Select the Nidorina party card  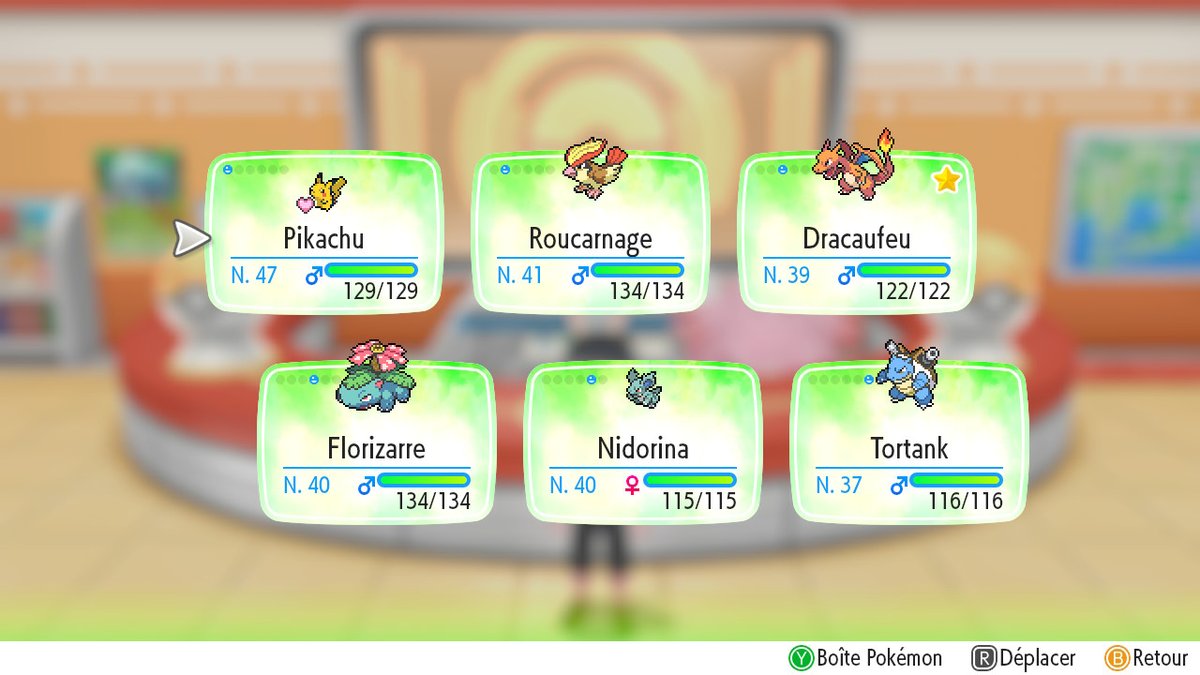click(x=643, y=443)
